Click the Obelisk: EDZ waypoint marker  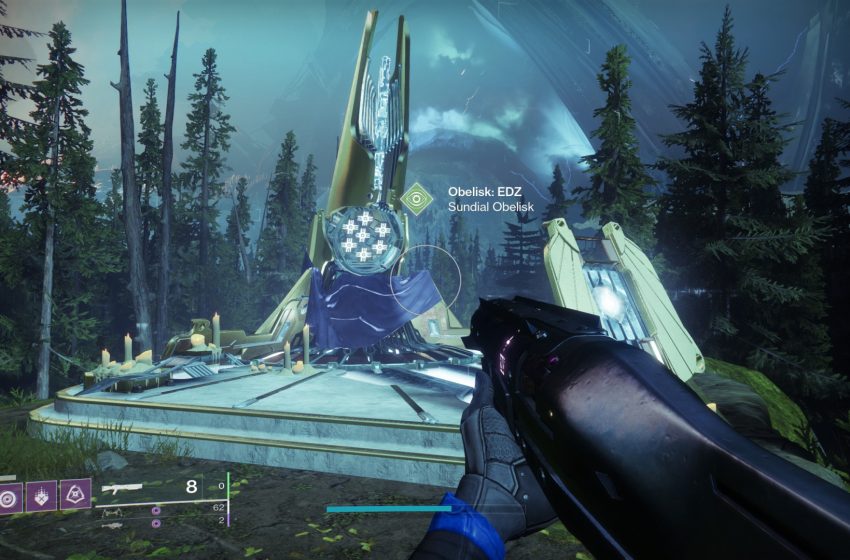pos(415,198)
